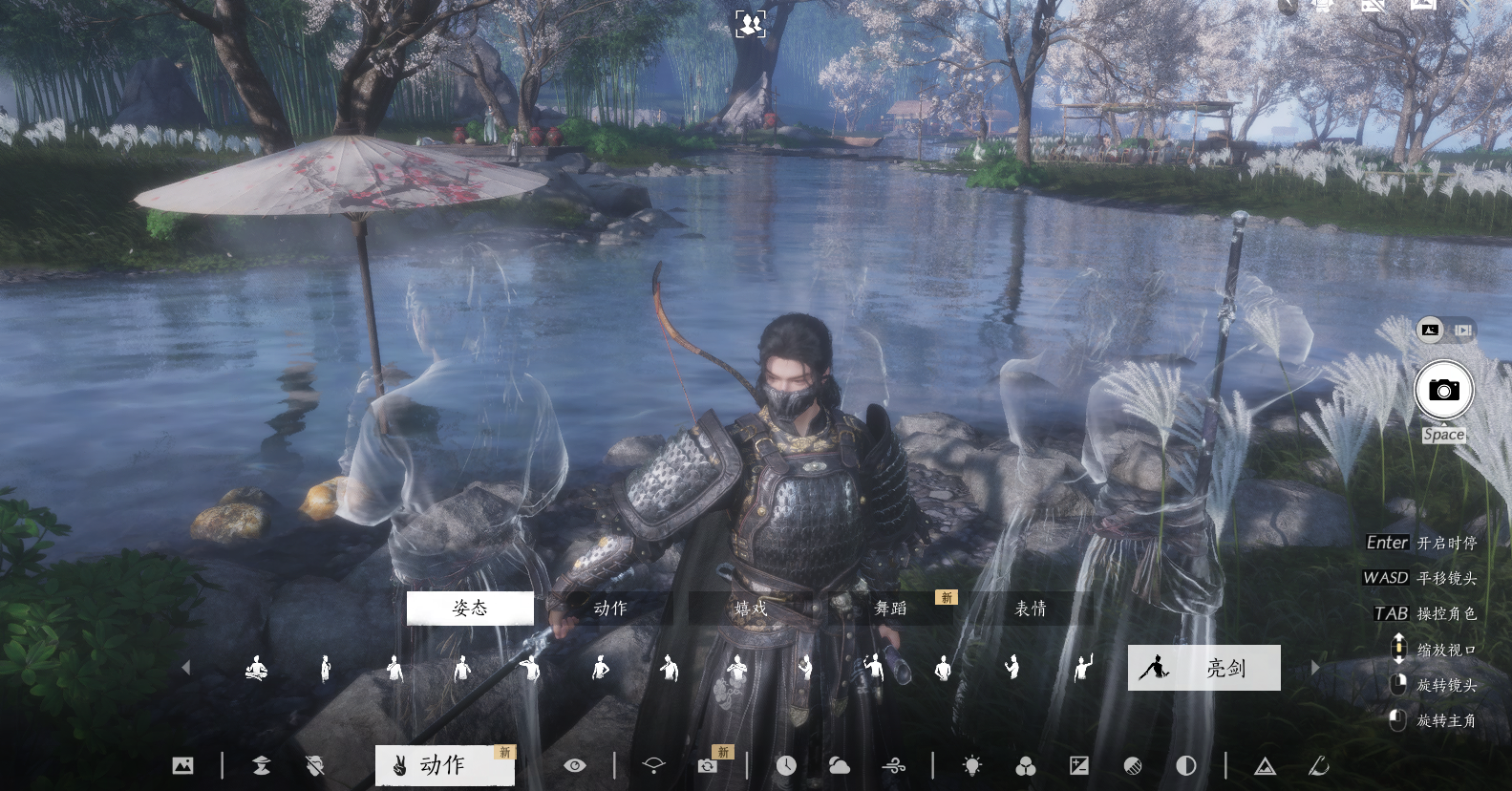Select the 姿态 pose tab
This screenshot has width=1512, height=791.
(470, 609)
